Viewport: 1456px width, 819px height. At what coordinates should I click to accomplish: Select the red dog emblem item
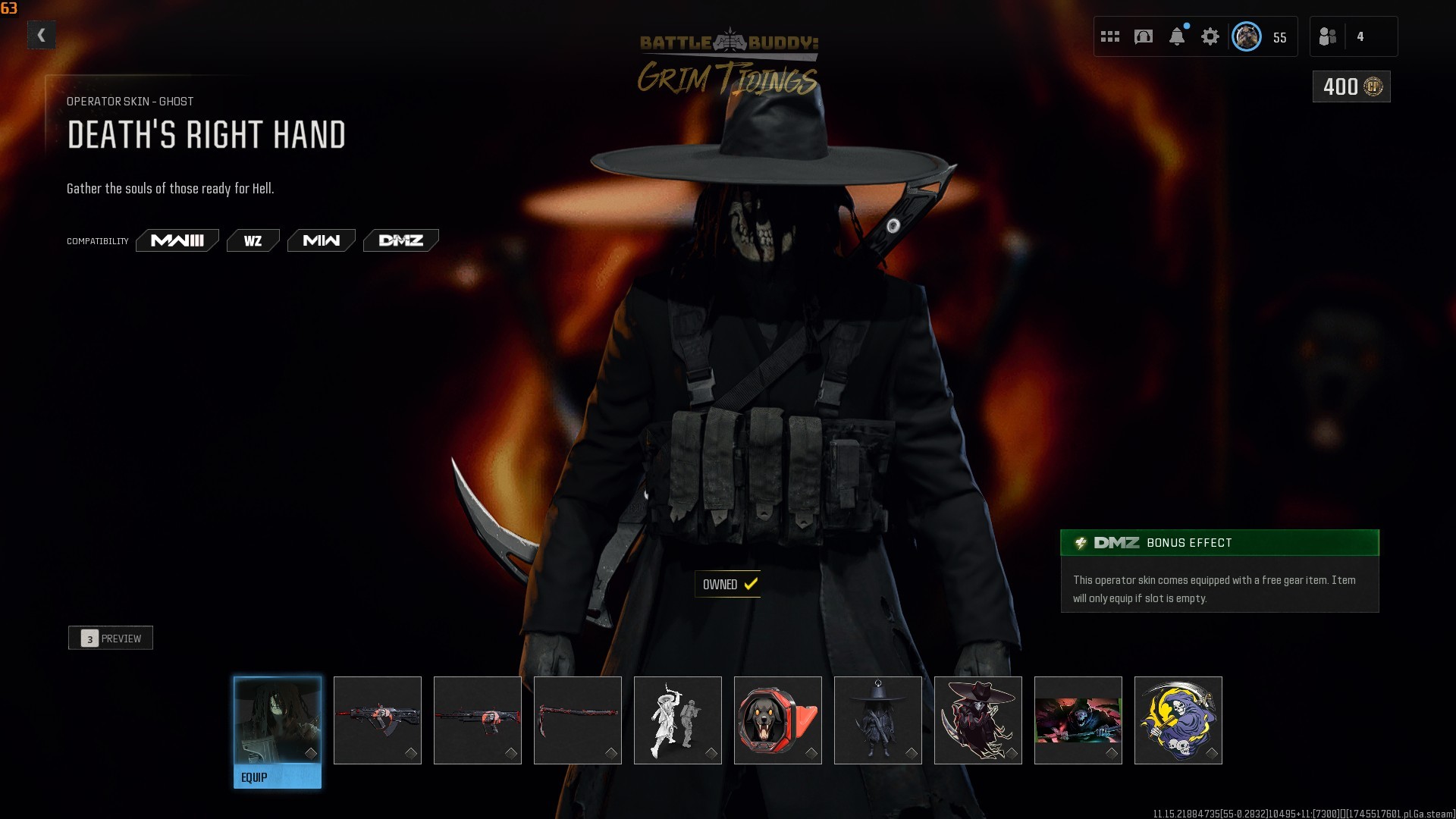pos(778,720)
